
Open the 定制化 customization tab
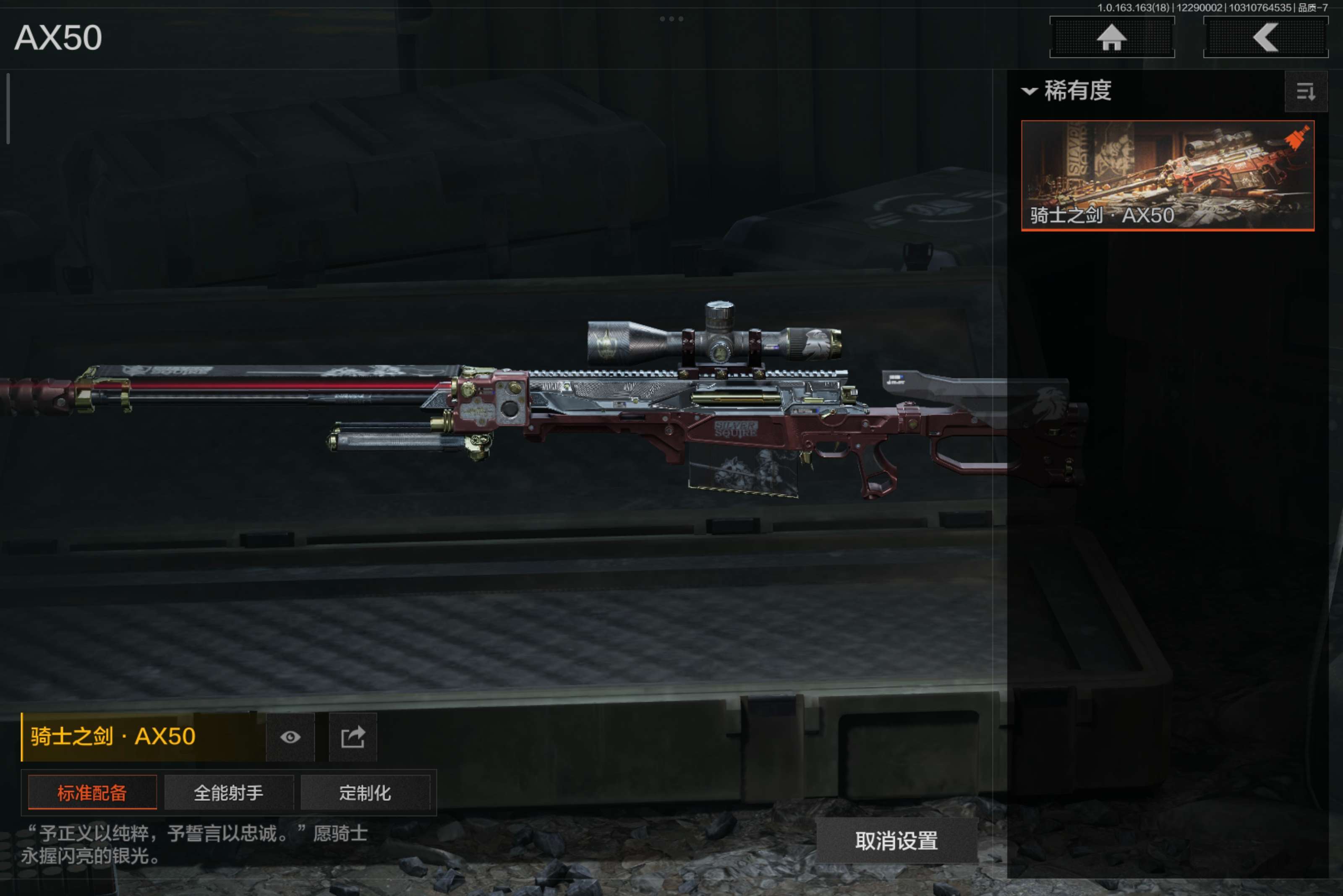[x=365, y=792]
